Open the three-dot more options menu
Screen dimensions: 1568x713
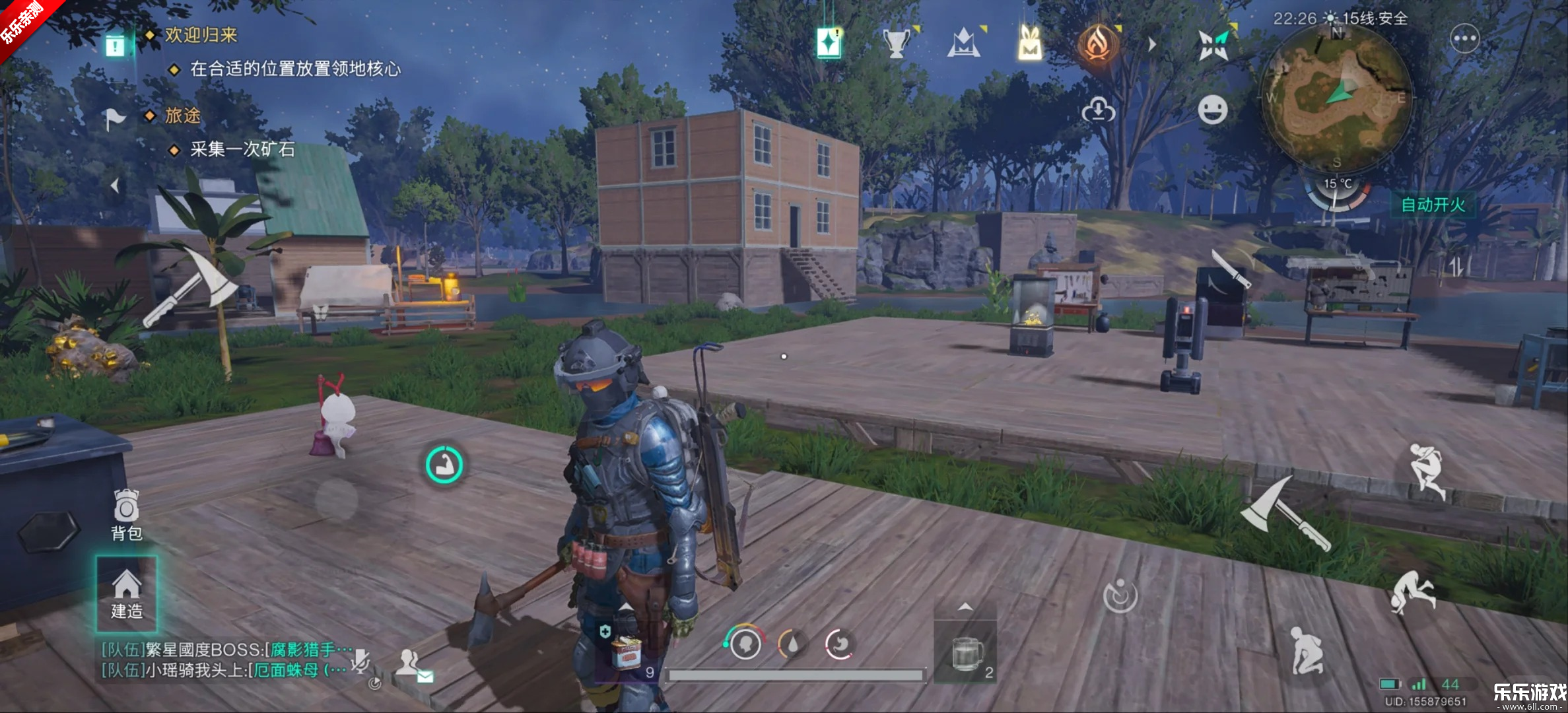pos(1464,39)
